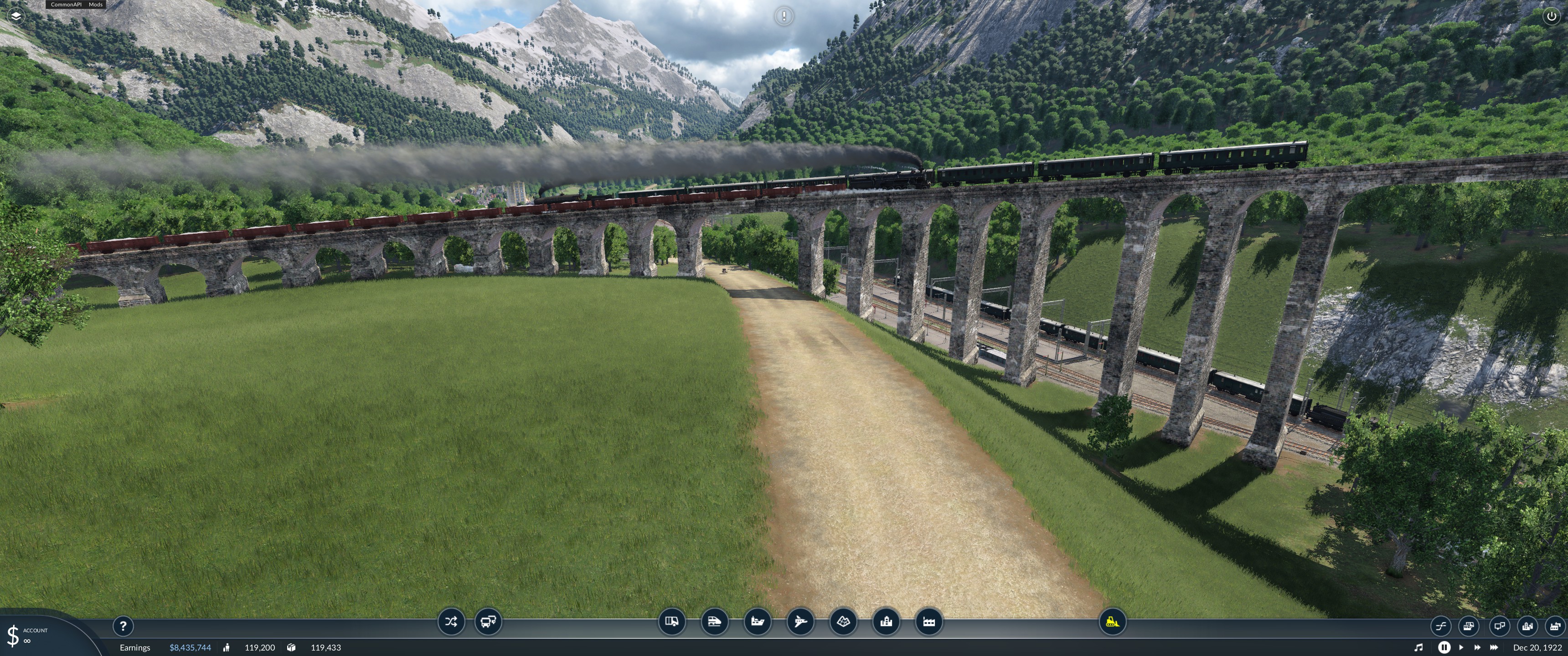Open the map layers menu
Image resolution: width=1568 pixels, height=656 pixels.
pyautogui.click(x=16, y=16)
